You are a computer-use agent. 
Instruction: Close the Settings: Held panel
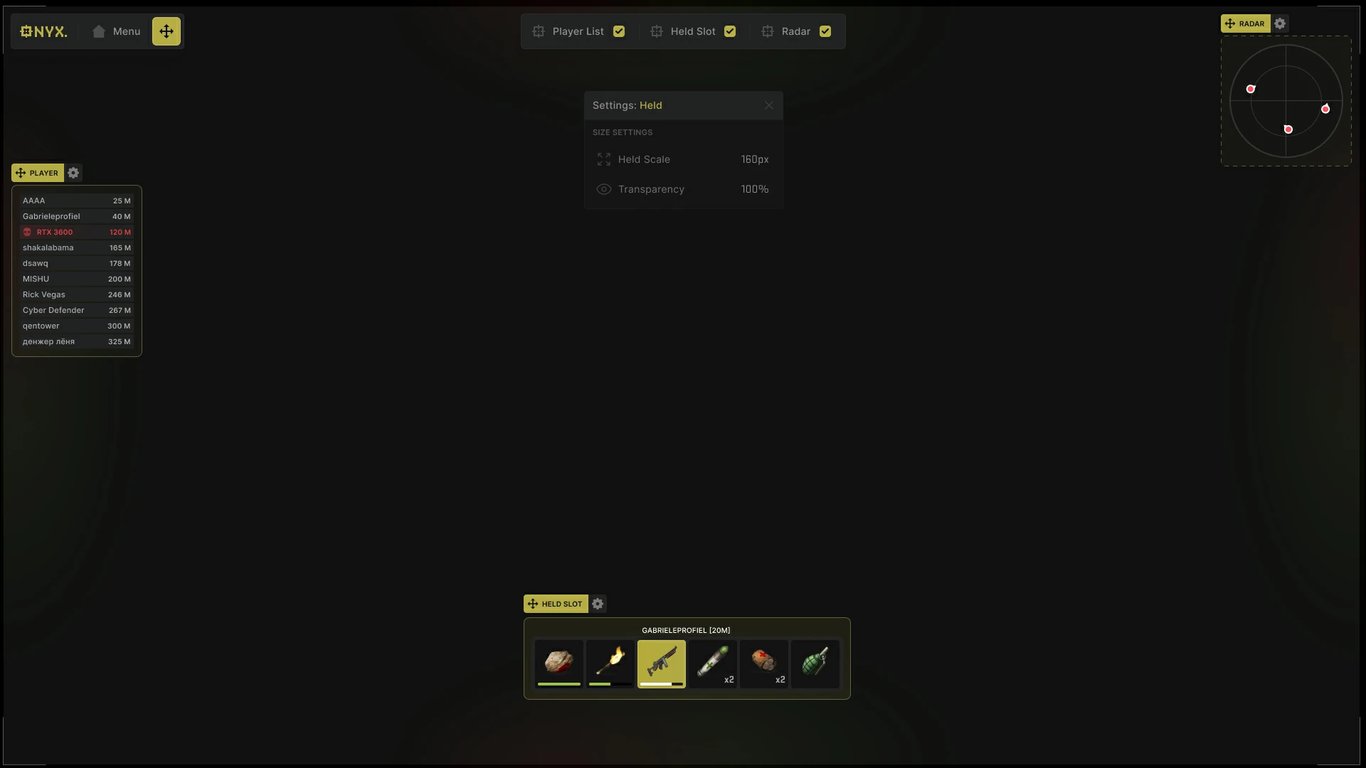pyautogui.click(x=768, y=104)
